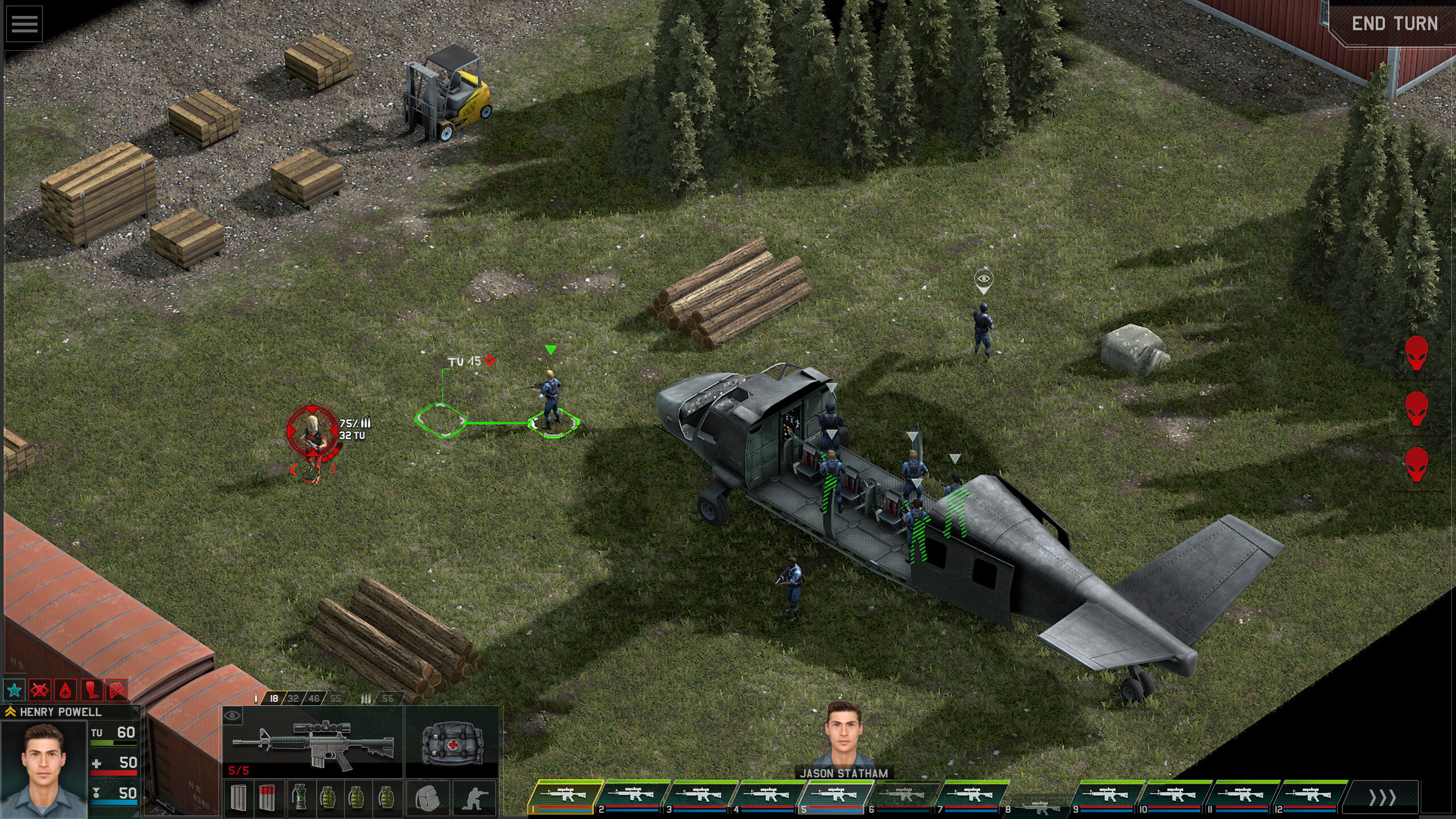Toggle the eye icon on weapon panel
1456x819 pixels.
pos(232,716)
